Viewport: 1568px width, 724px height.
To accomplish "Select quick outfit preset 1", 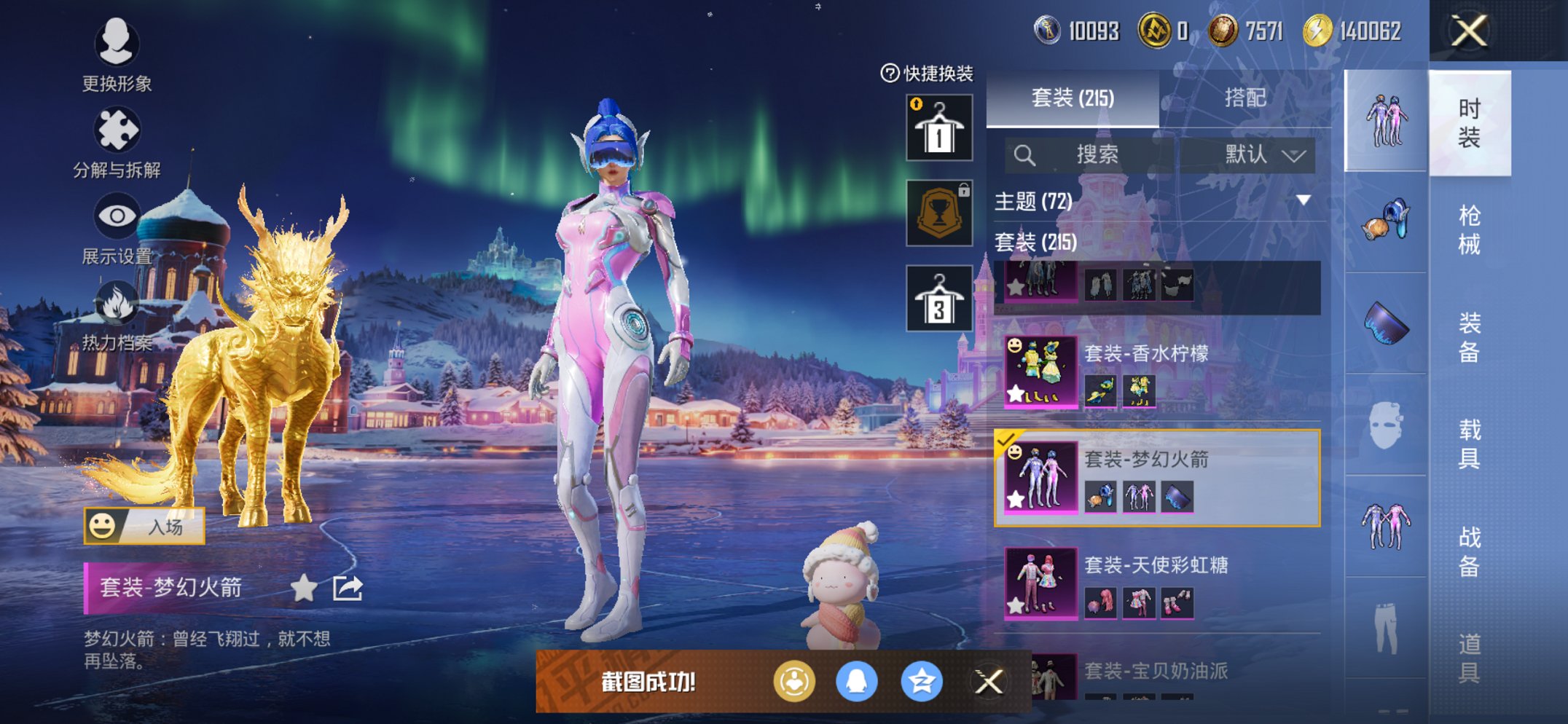I will [939, 128].
